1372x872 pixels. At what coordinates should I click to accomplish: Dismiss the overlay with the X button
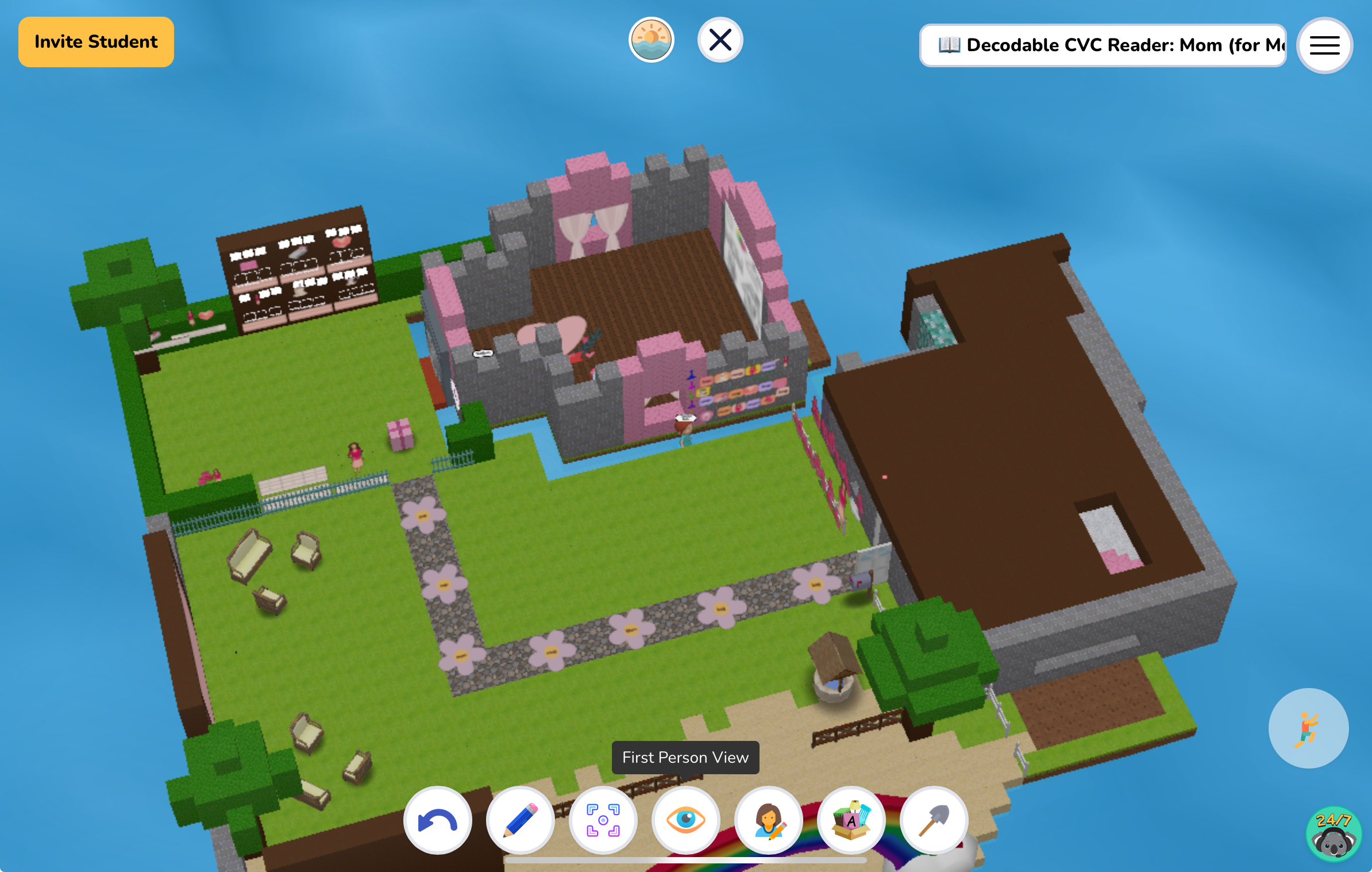click(720, 39)
